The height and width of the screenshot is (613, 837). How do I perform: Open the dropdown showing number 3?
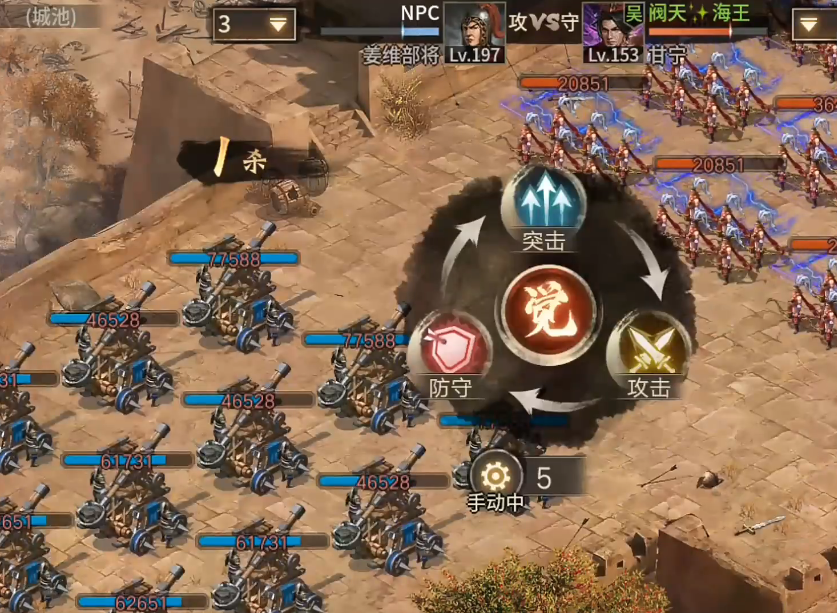[x=254, y=24]
